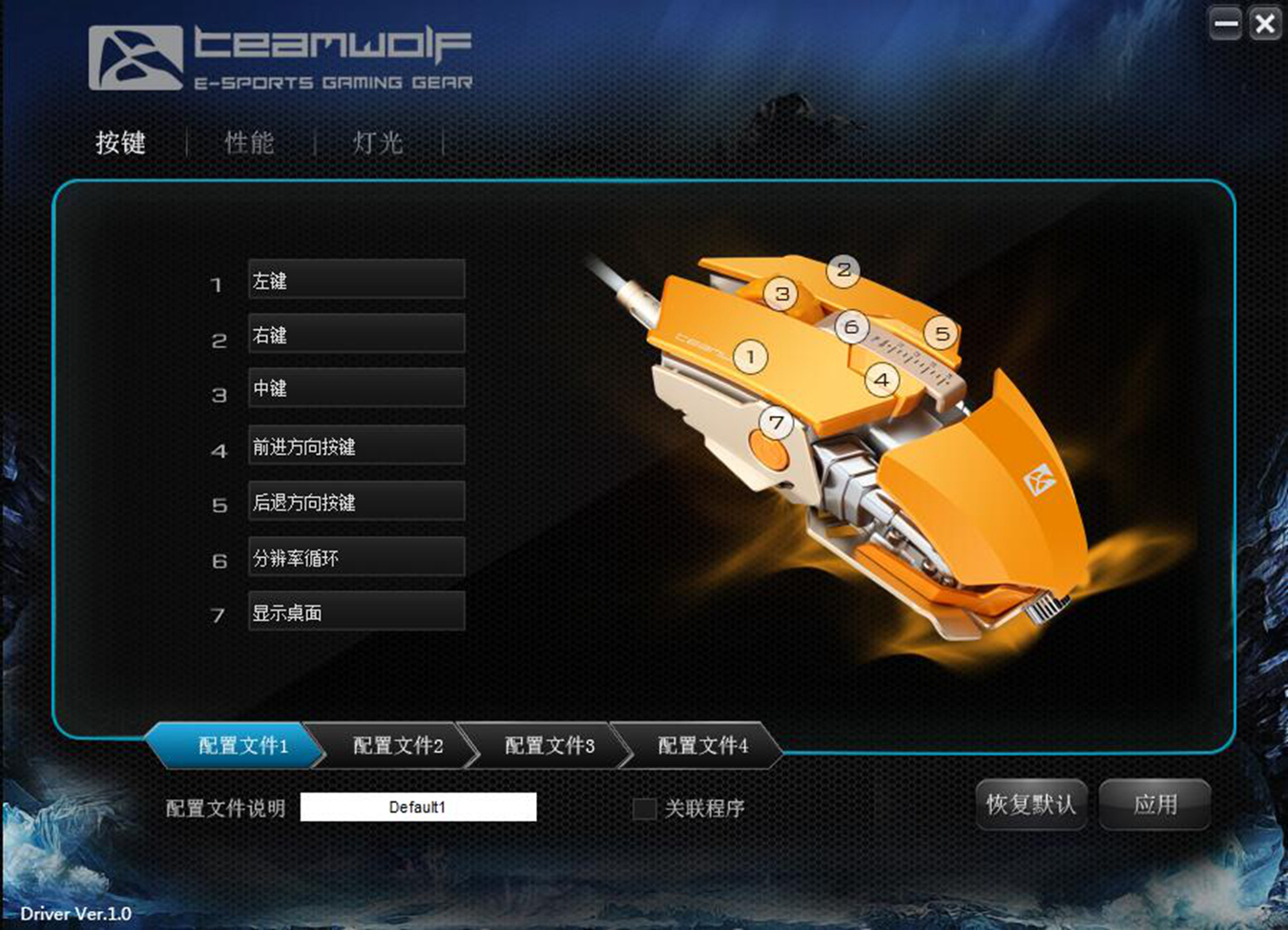Image resolution: width=1288 pixels, height=930 pixels.
Task: Open assignment options for 右键
Action: [355, 334]
